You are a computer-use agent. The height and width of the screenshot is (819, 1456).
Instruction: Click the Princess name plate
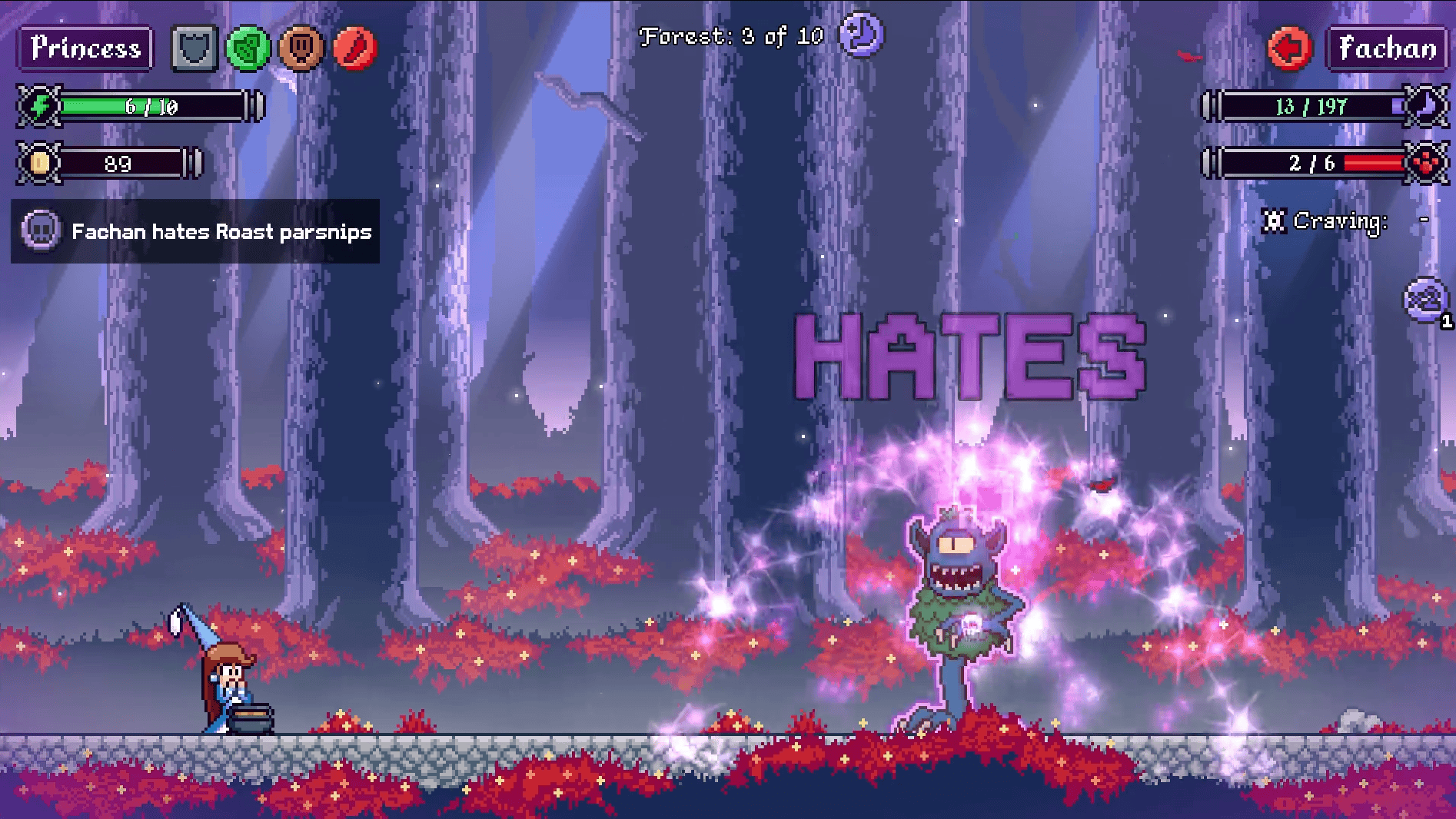(x=85, y=48)
